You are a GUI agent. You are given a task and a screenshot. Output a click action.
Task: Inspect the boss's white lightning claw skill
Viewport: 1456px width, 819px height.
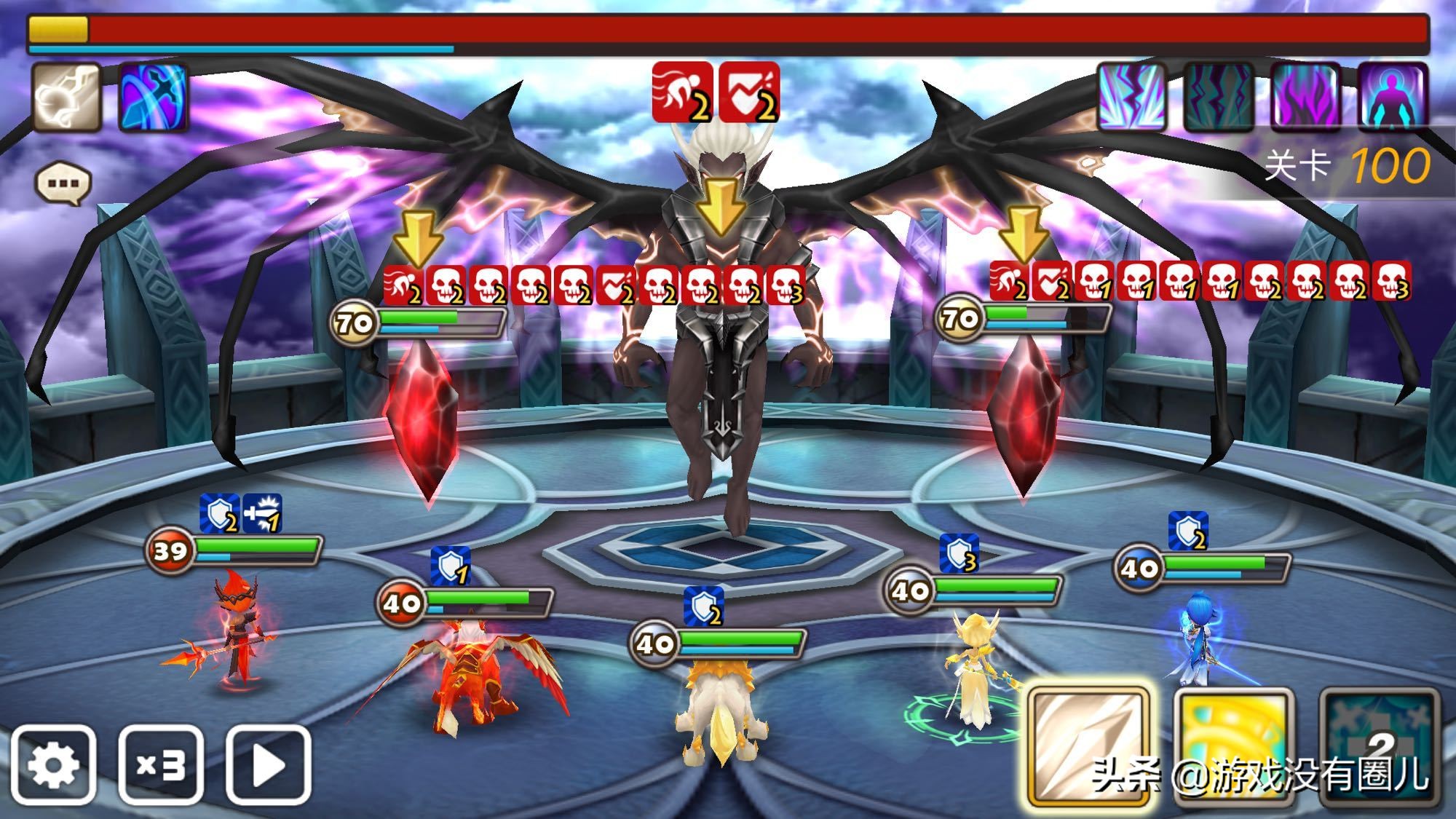coord(66,98)
